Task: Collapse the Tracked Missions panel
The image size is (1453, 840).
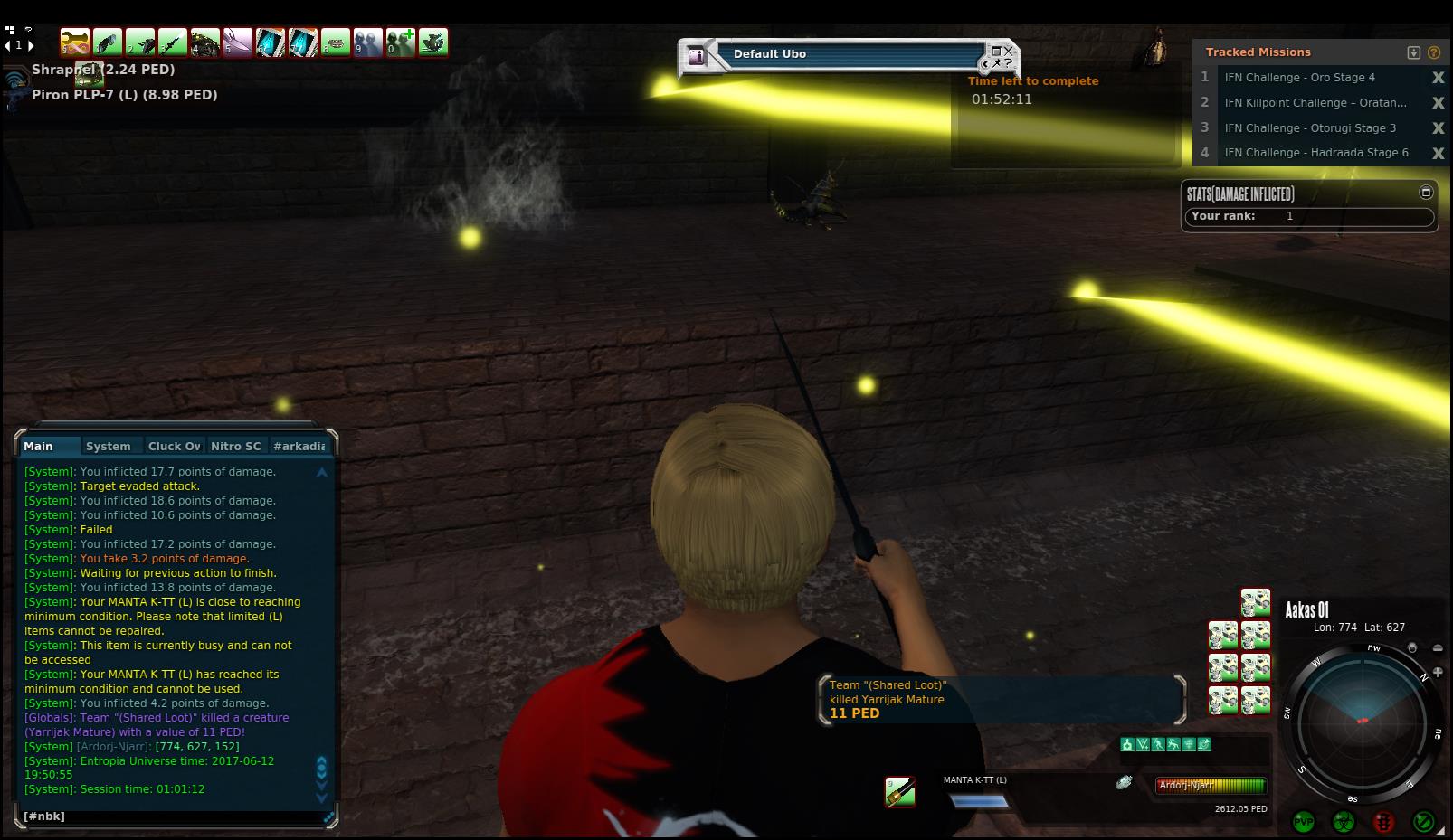Action: click(x=1414, y=52)
